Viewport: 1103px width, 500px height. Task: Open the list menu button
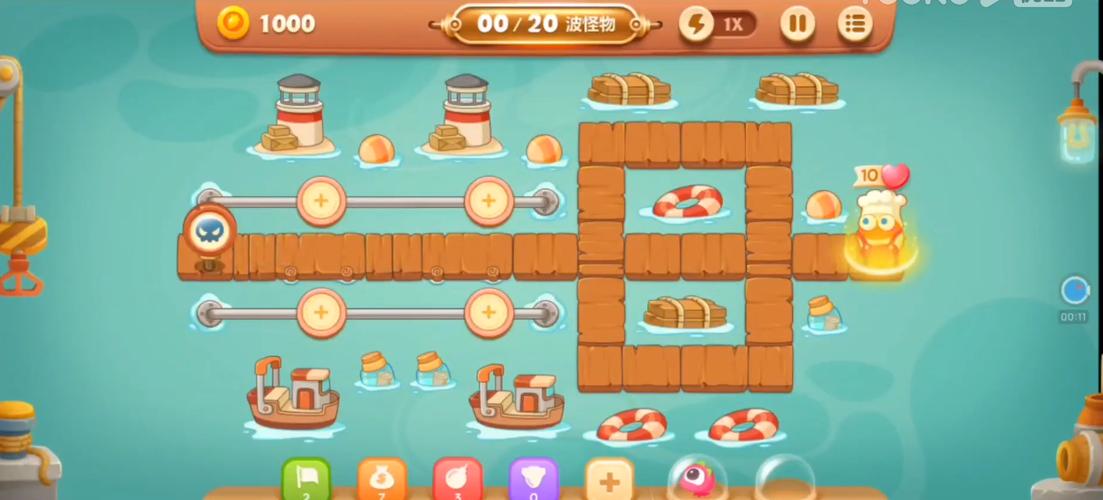click(854, 24)
